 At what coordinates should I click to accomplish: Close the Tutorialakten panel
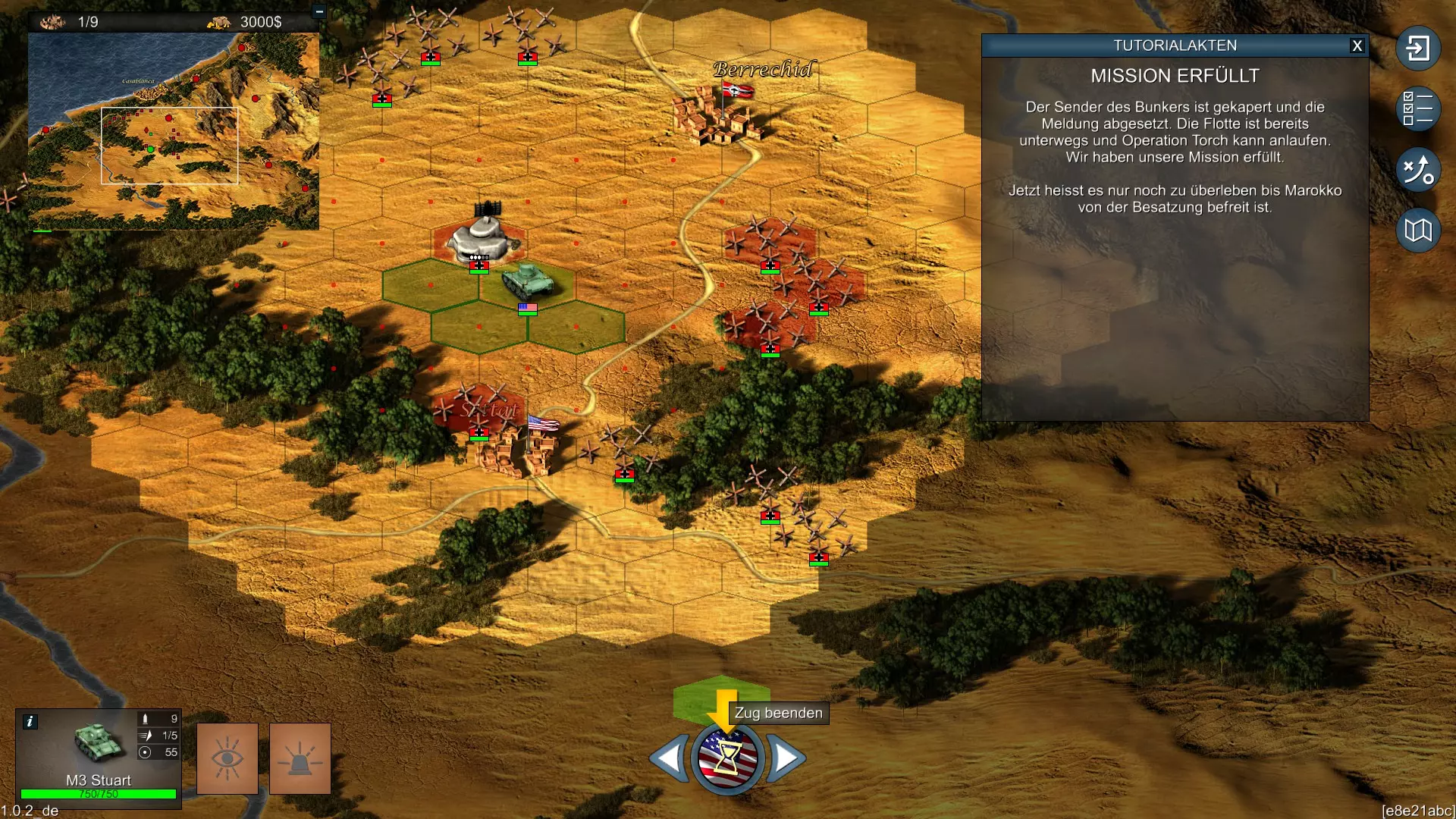[x=1357, y=45]
